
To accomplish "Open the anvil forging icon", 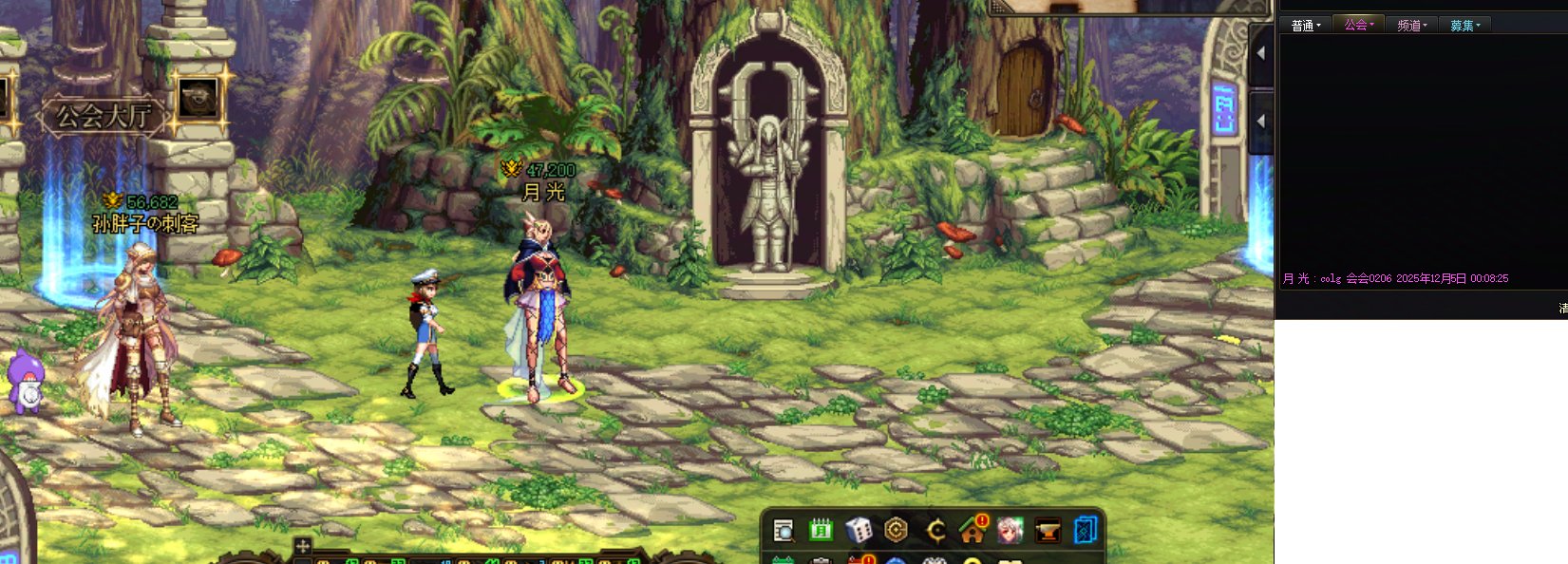I will (1048, 530).
